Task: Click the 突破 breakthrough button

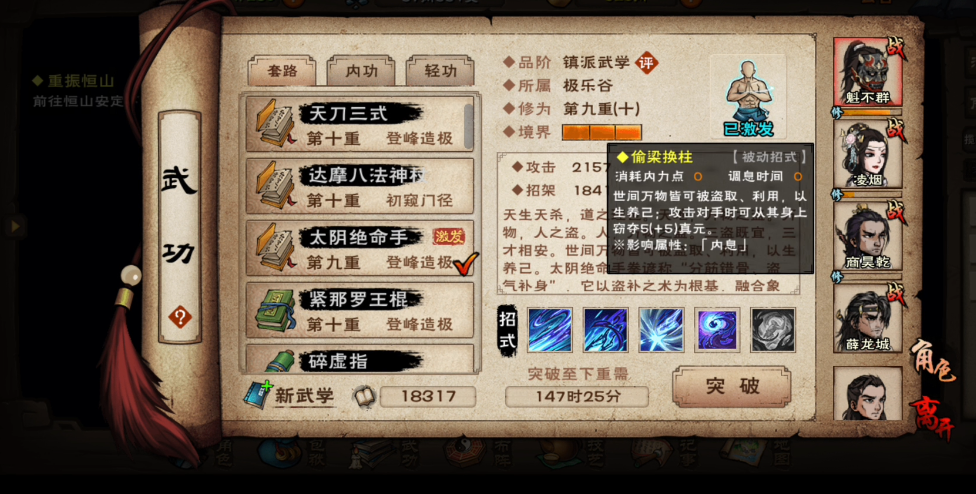Action: [x=731, y=386]
